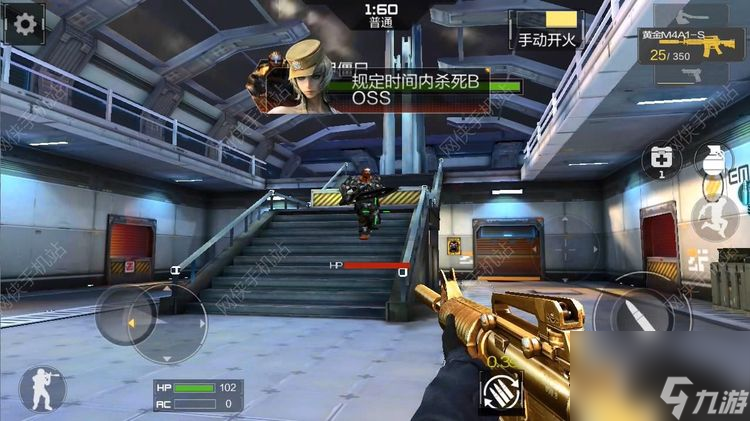Reload using the circular arrows button
750x421 pixels.
point(501,390)
